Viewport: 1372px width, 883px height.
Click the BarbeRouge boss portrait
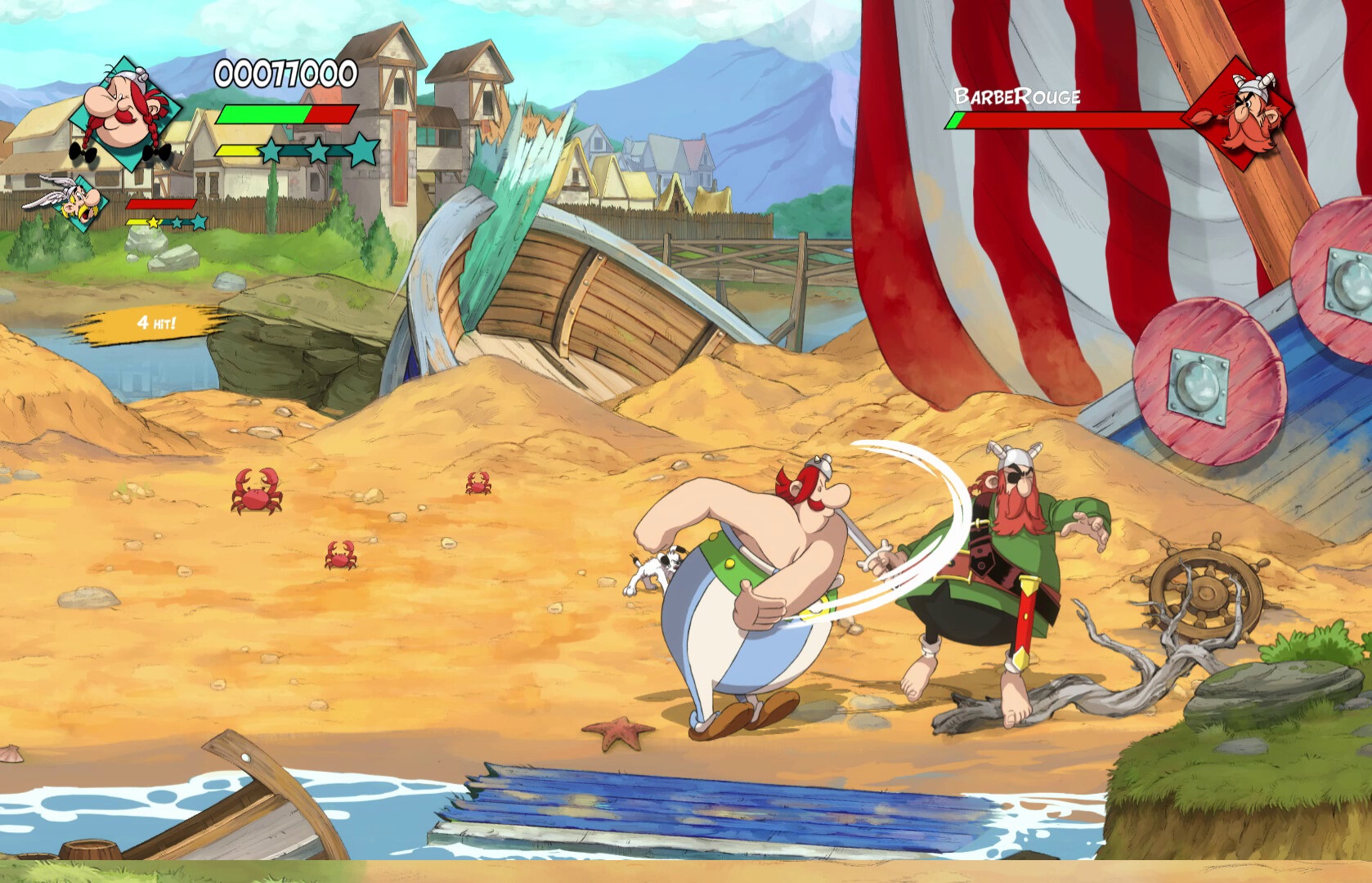pos(1246,112)
